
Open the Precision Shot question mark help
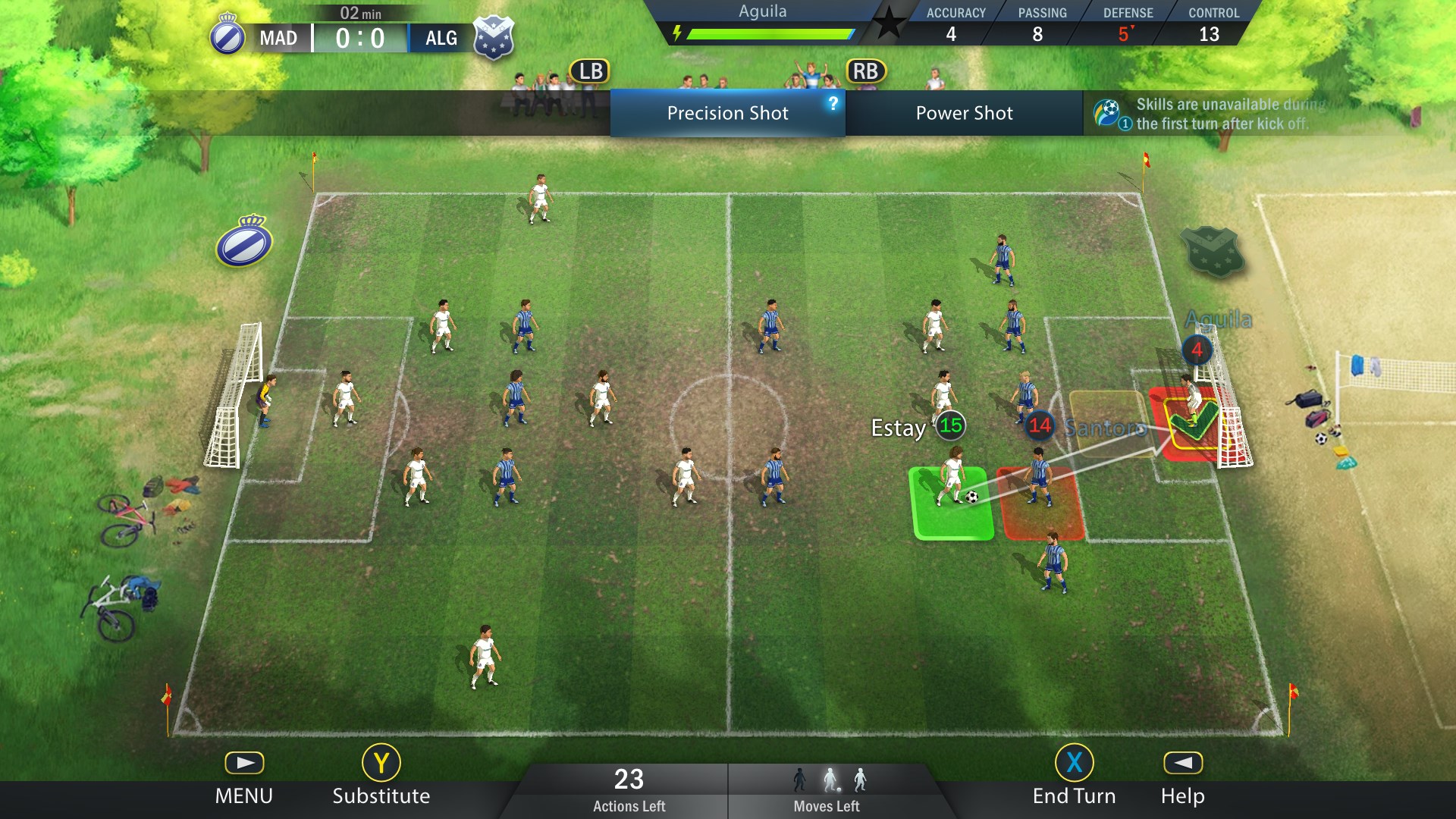(833, 103)
